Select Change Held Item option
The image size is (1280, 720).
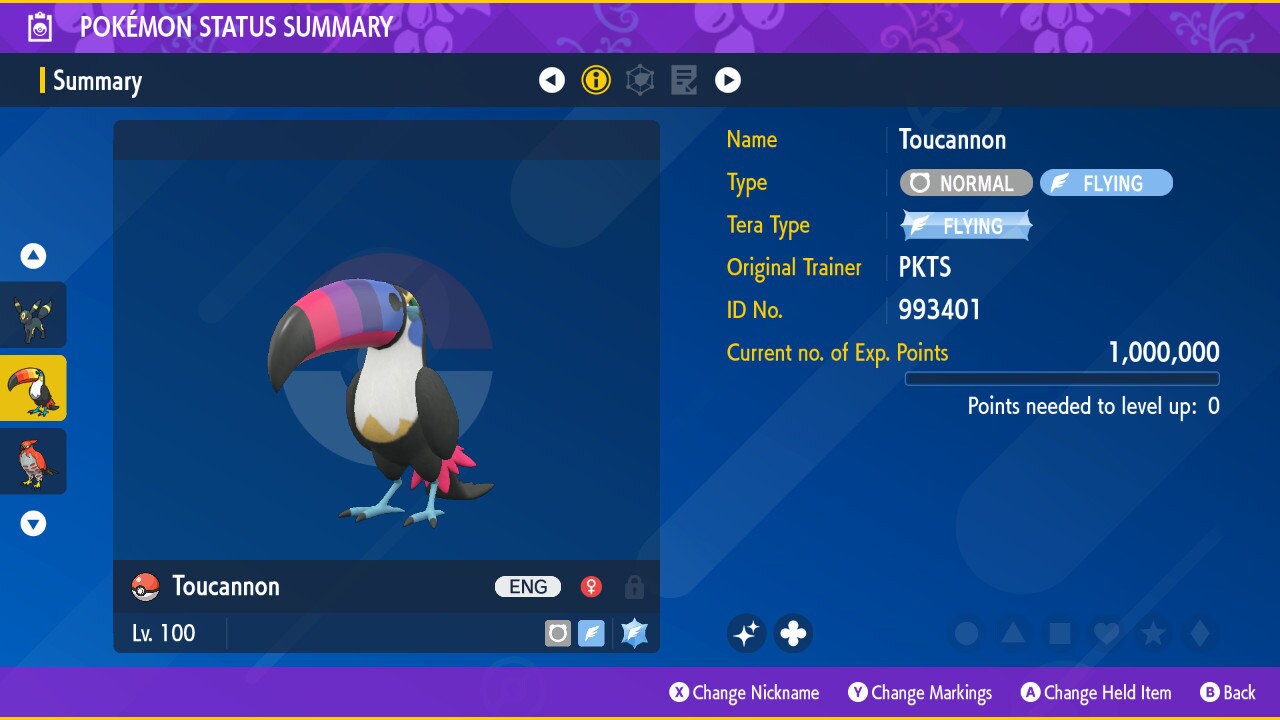[x=1095, y=692]
